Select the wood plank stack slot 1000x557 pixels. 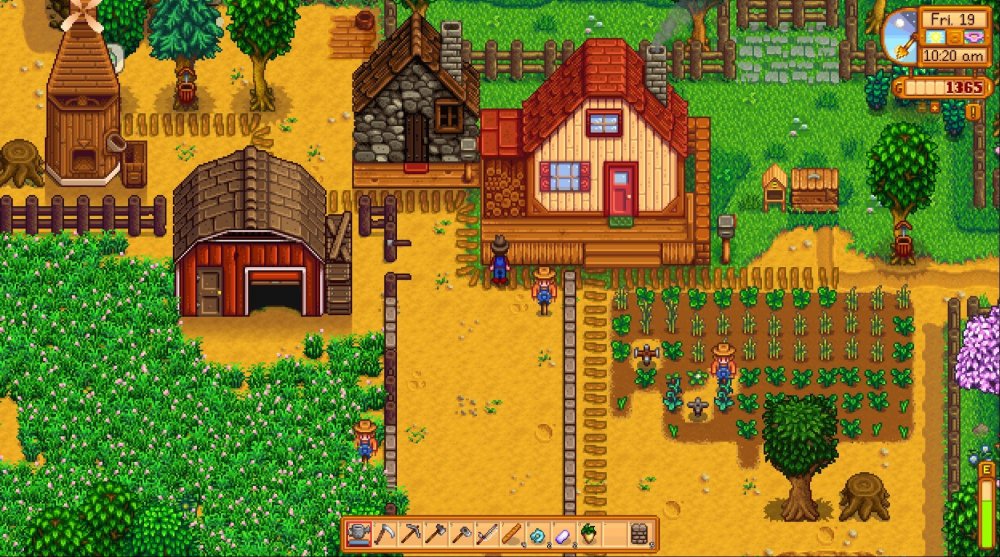pyautogui.click(x=513, y=533)
